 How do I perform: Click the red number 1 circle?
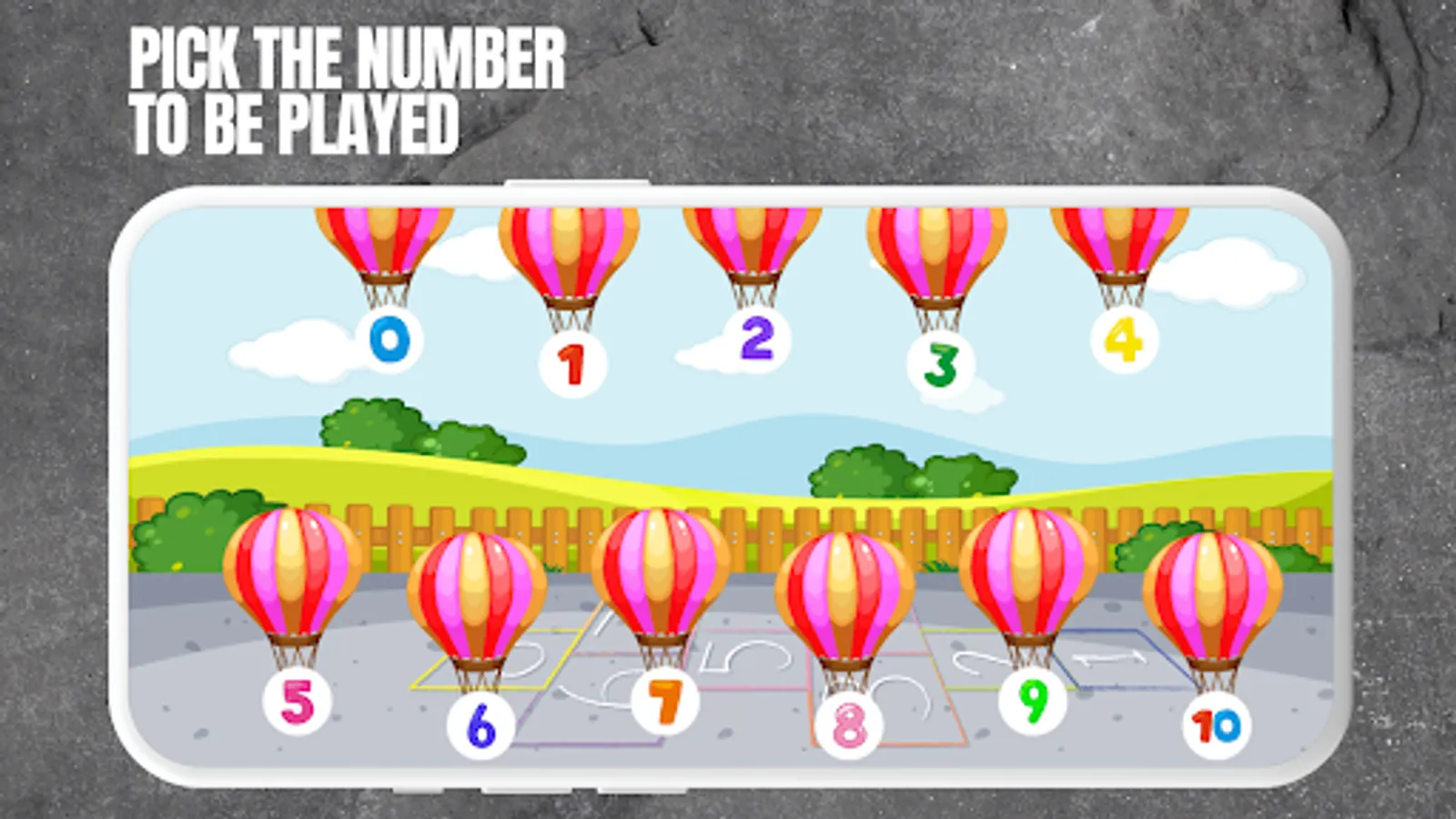569,361
